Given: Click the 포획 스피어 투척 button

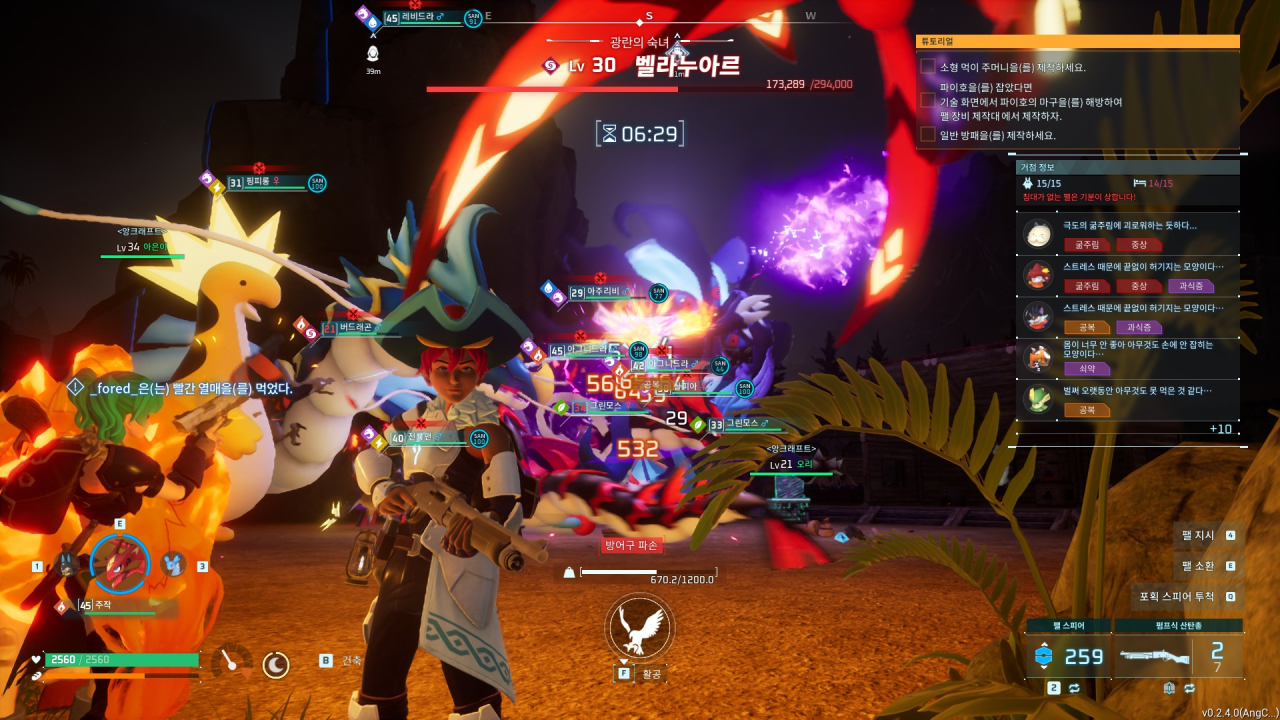Looking at the screenshot, I should 1187,597.
